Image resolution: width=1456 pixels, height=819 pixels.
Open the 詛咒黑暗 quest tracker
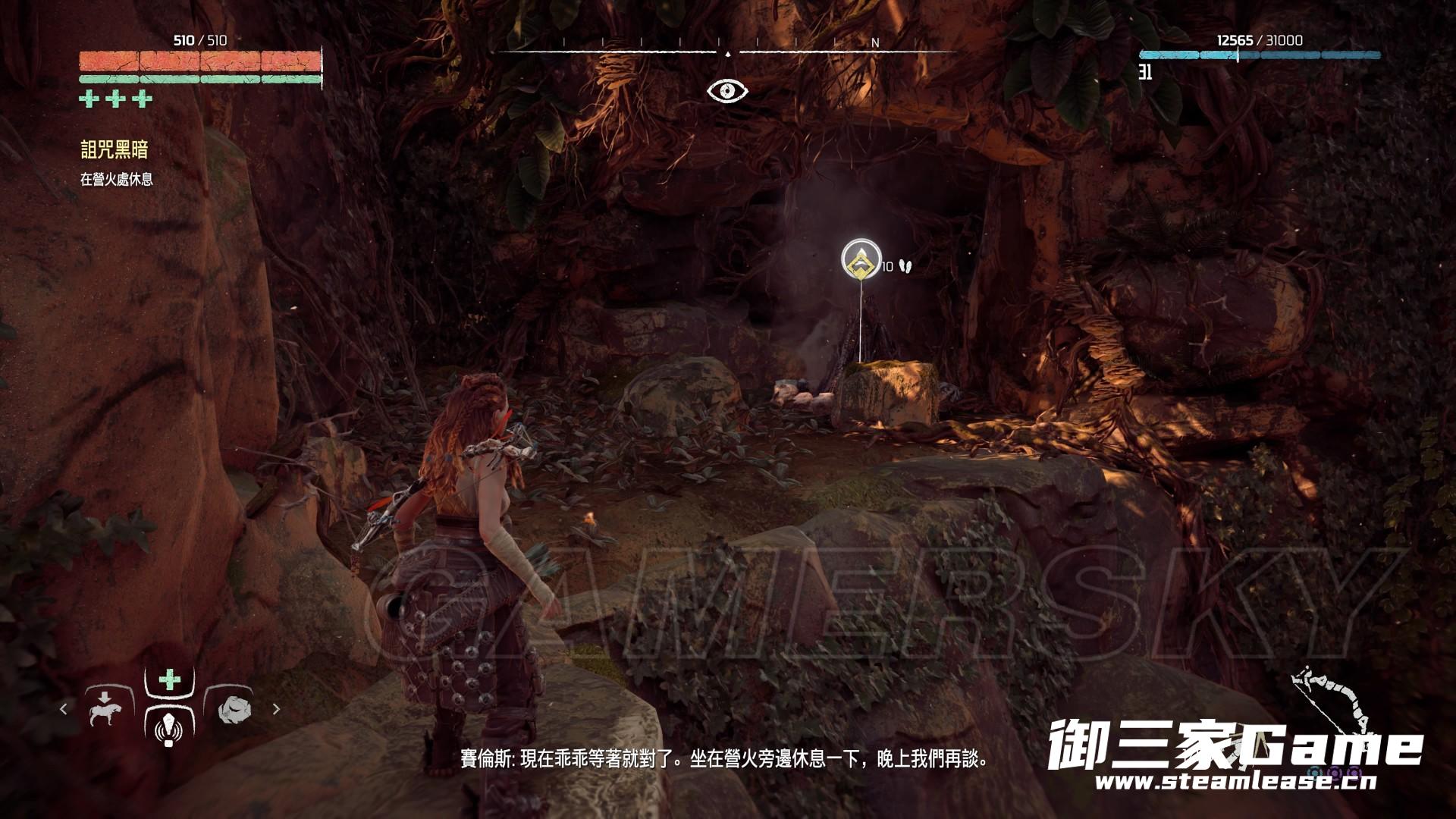[115, 150]
